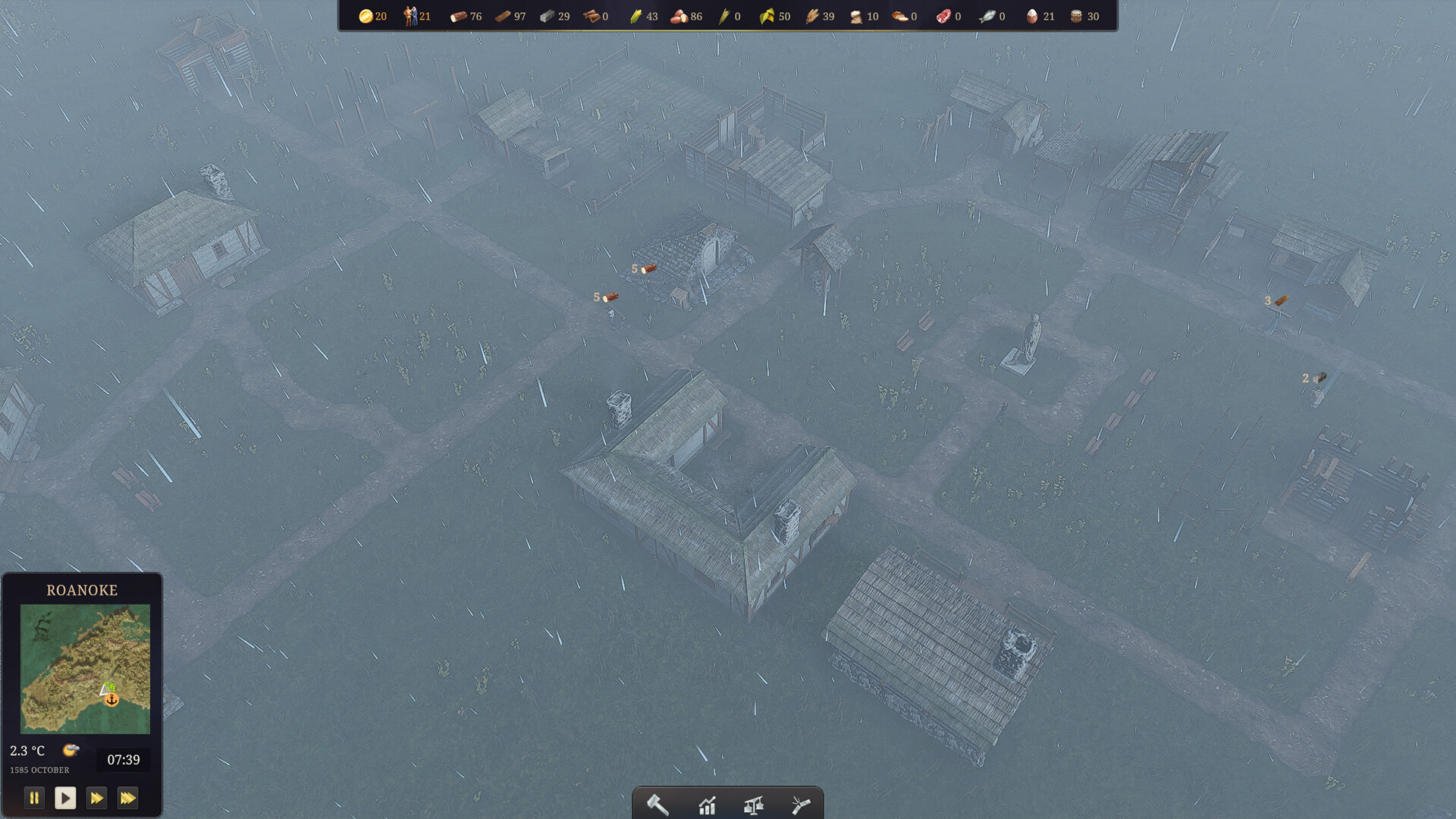
Task: Open the build menu with the hammer icon
Action: (x=657, y=805)
